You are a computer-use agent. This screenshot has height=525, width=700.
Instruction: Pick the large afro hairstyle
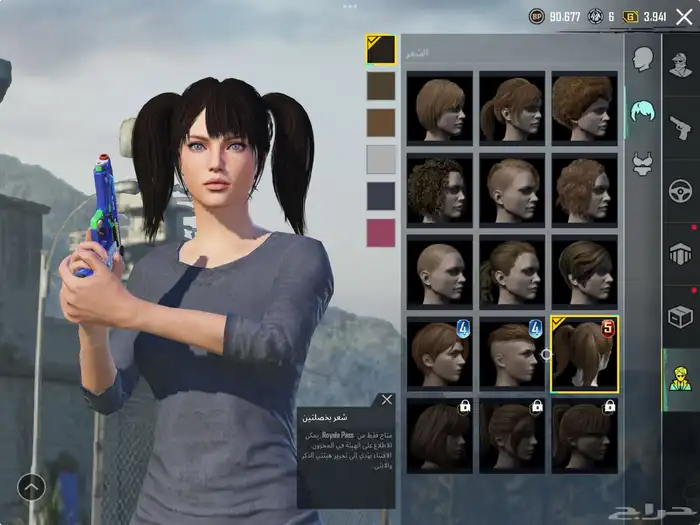(x=584, y=106)
